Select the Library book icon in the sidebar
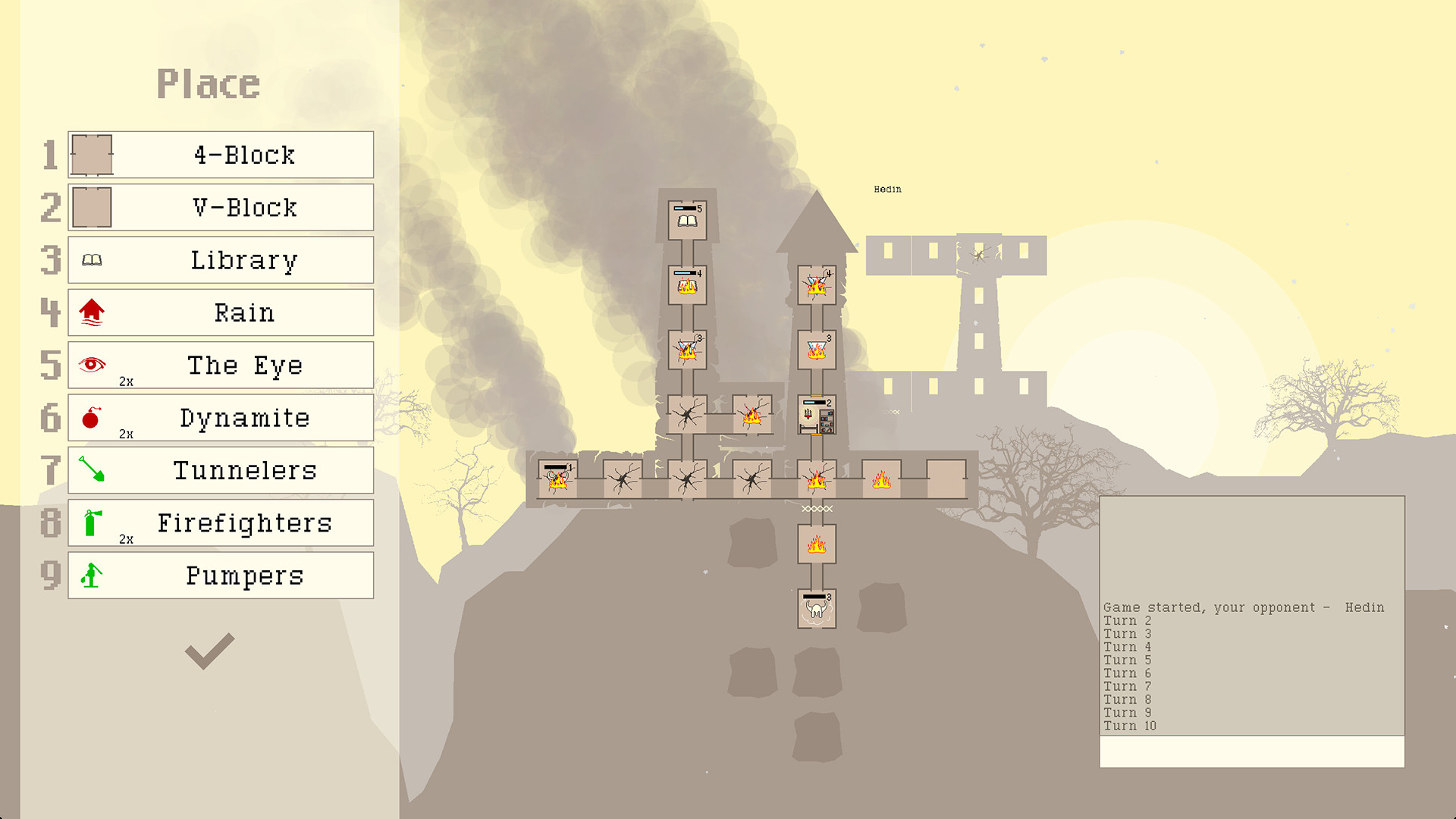Screen dimensions: 1456x819 coord(91,259)
